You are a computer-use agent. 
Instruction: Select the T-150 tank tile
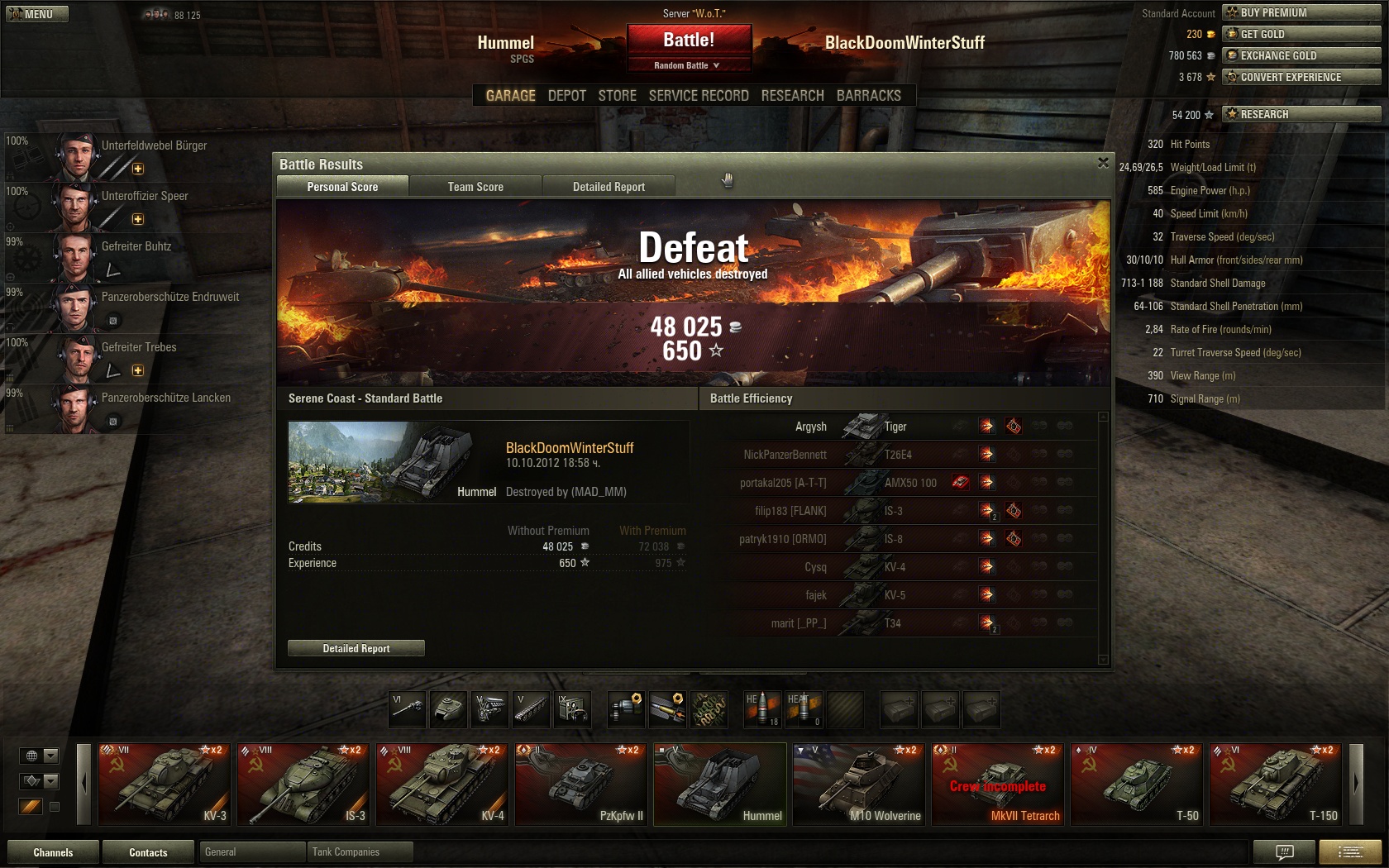1276,784
